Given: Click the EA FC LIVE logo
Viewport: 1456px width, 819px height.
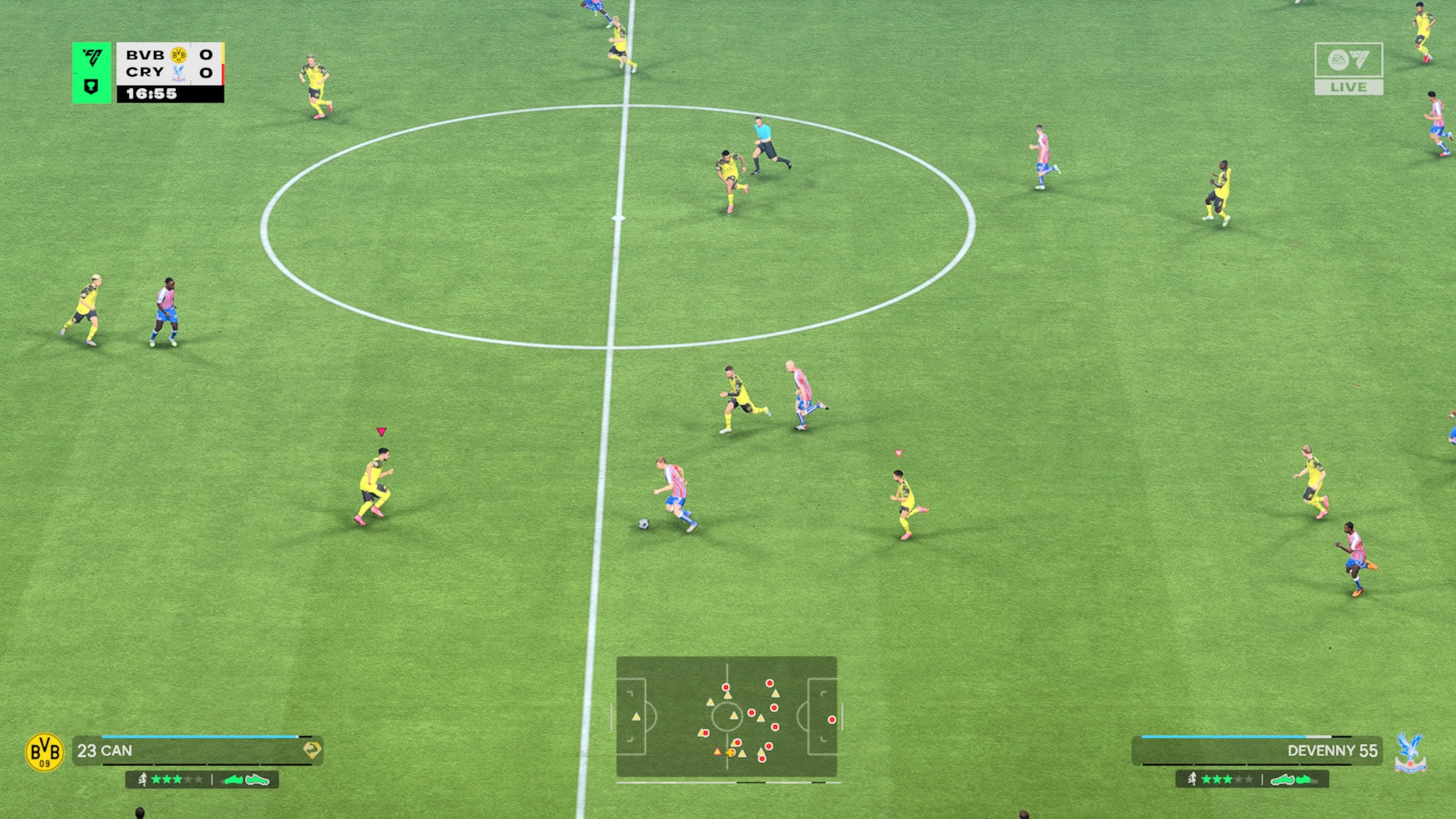Looking at the screenshot, I should (x=1348, y=68).
